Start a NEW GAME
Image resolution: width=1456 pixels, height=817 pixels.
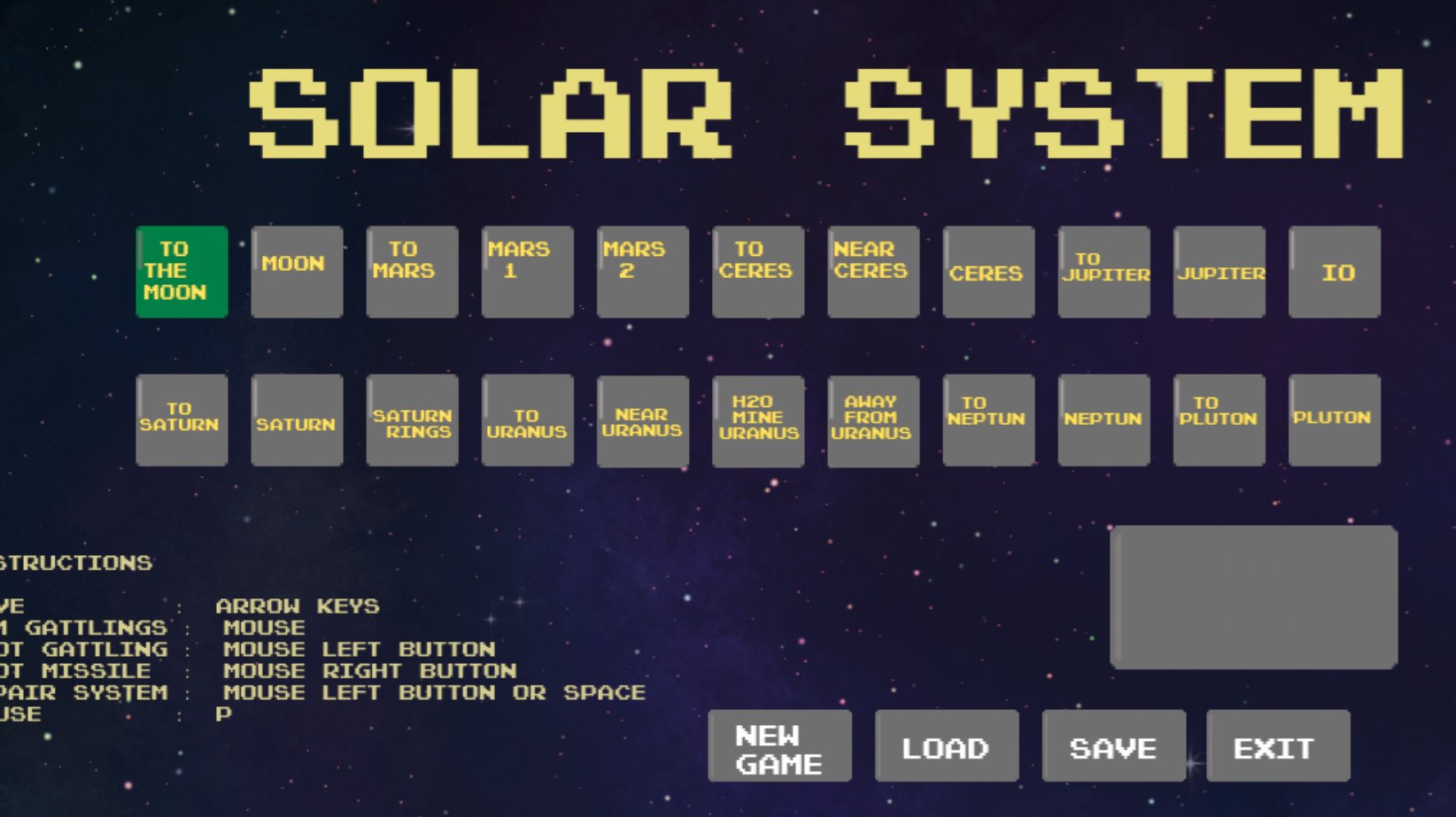(778, 744)
